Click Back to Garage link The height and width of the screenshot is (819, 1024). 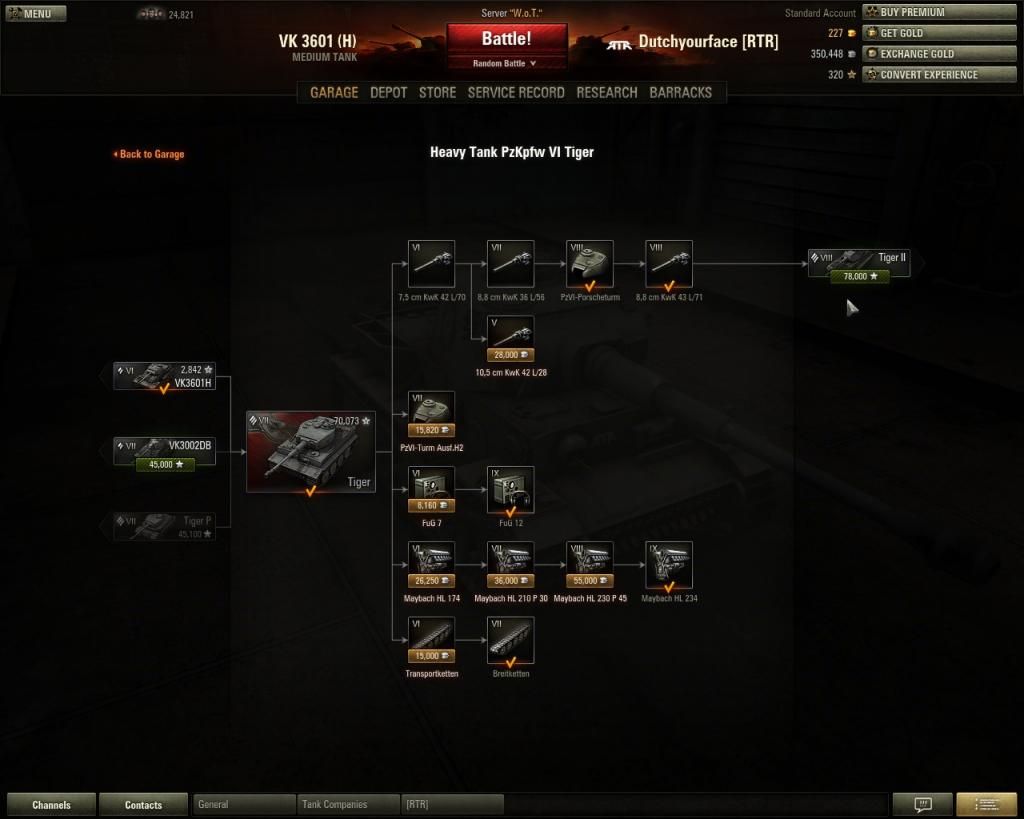pyautogui.click(x=150, y=154)
